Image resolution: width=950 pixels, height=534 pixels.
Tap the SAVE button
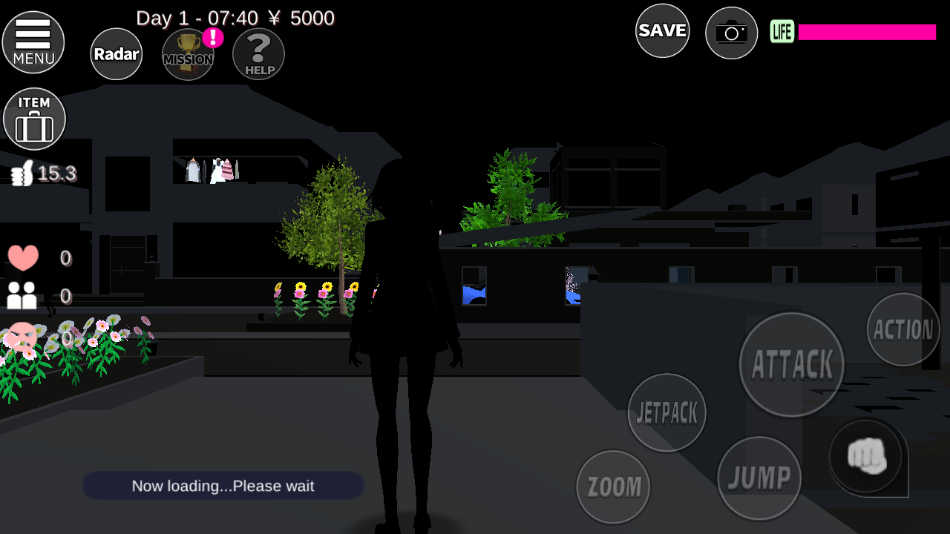662,31
